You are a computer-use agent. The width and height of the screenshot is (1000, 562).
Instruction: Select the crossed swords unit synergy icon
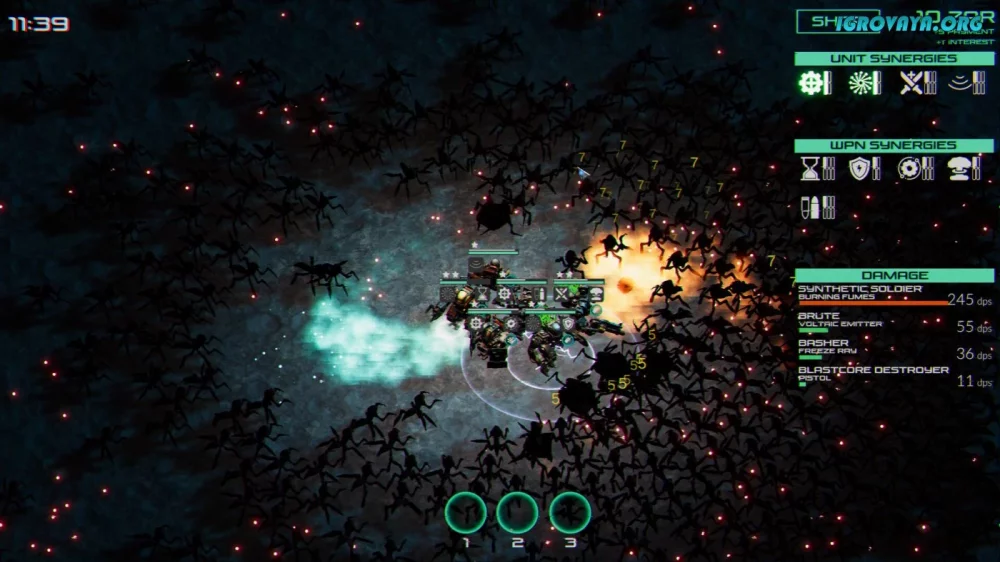click(x=910, y=83)
